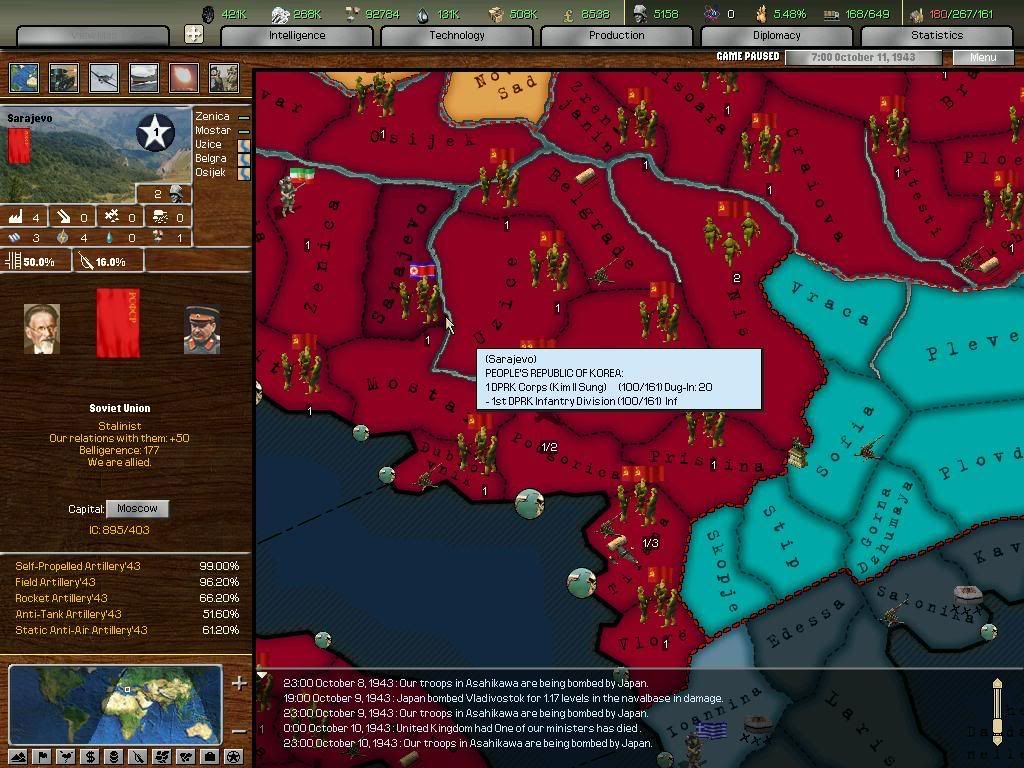This screenshot has width=1024, height=768.
Task: Activate the dollar sign map mode
Action: click(89, 756)
